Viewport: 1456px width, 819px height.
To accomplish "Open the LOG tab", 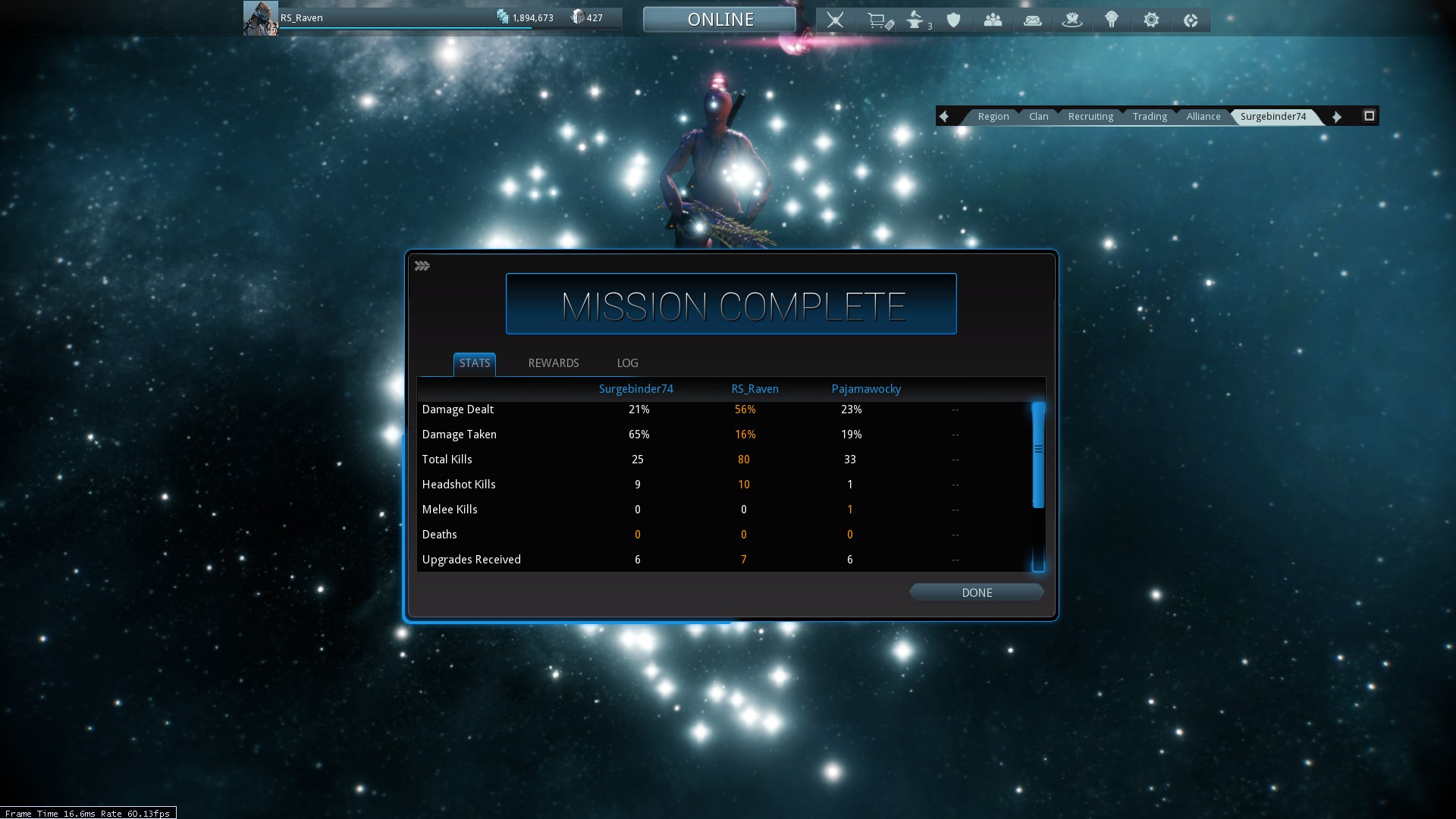I will 627,363.
